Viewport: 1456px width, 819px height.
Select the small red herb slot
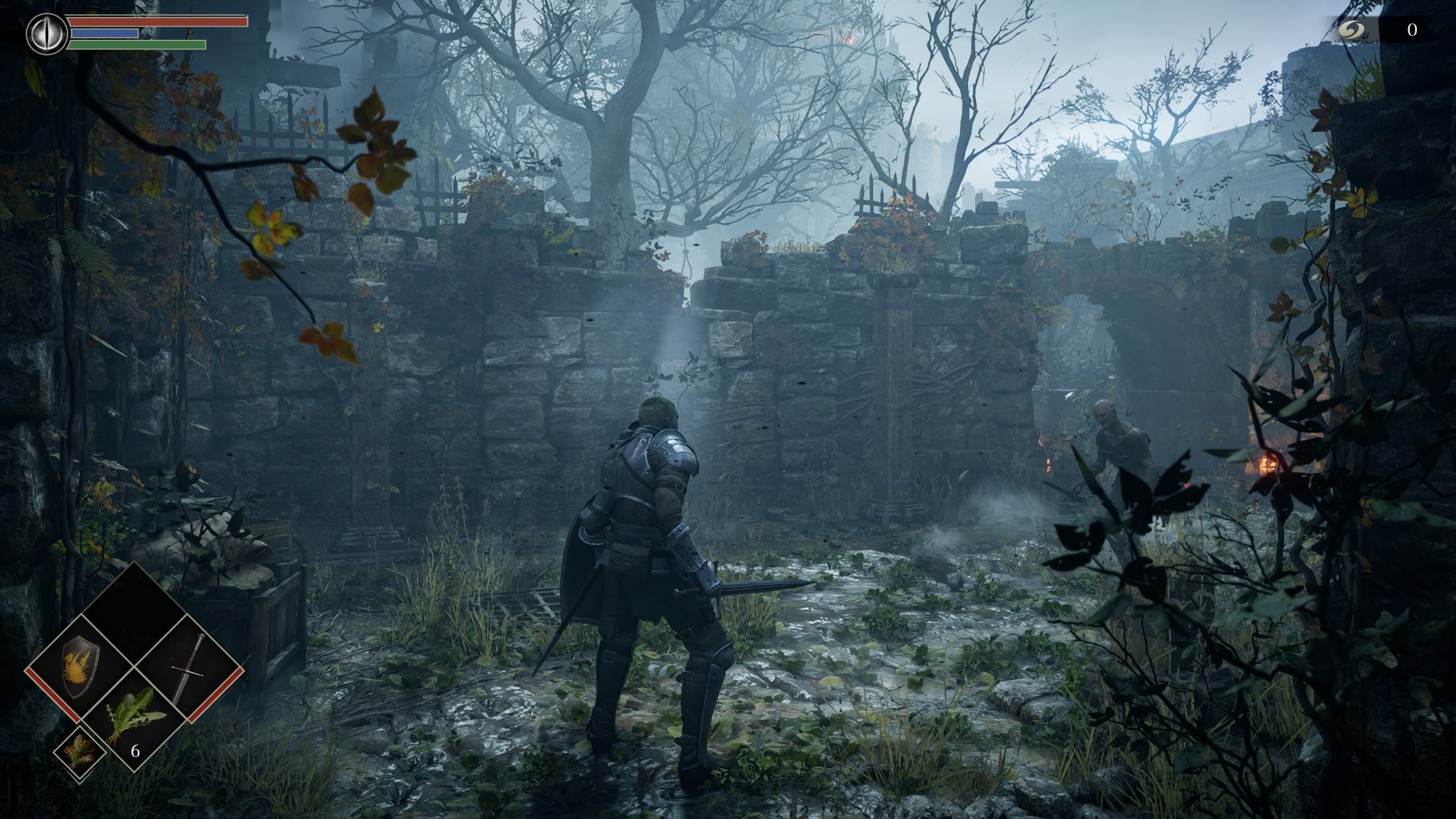coord(80,750)
